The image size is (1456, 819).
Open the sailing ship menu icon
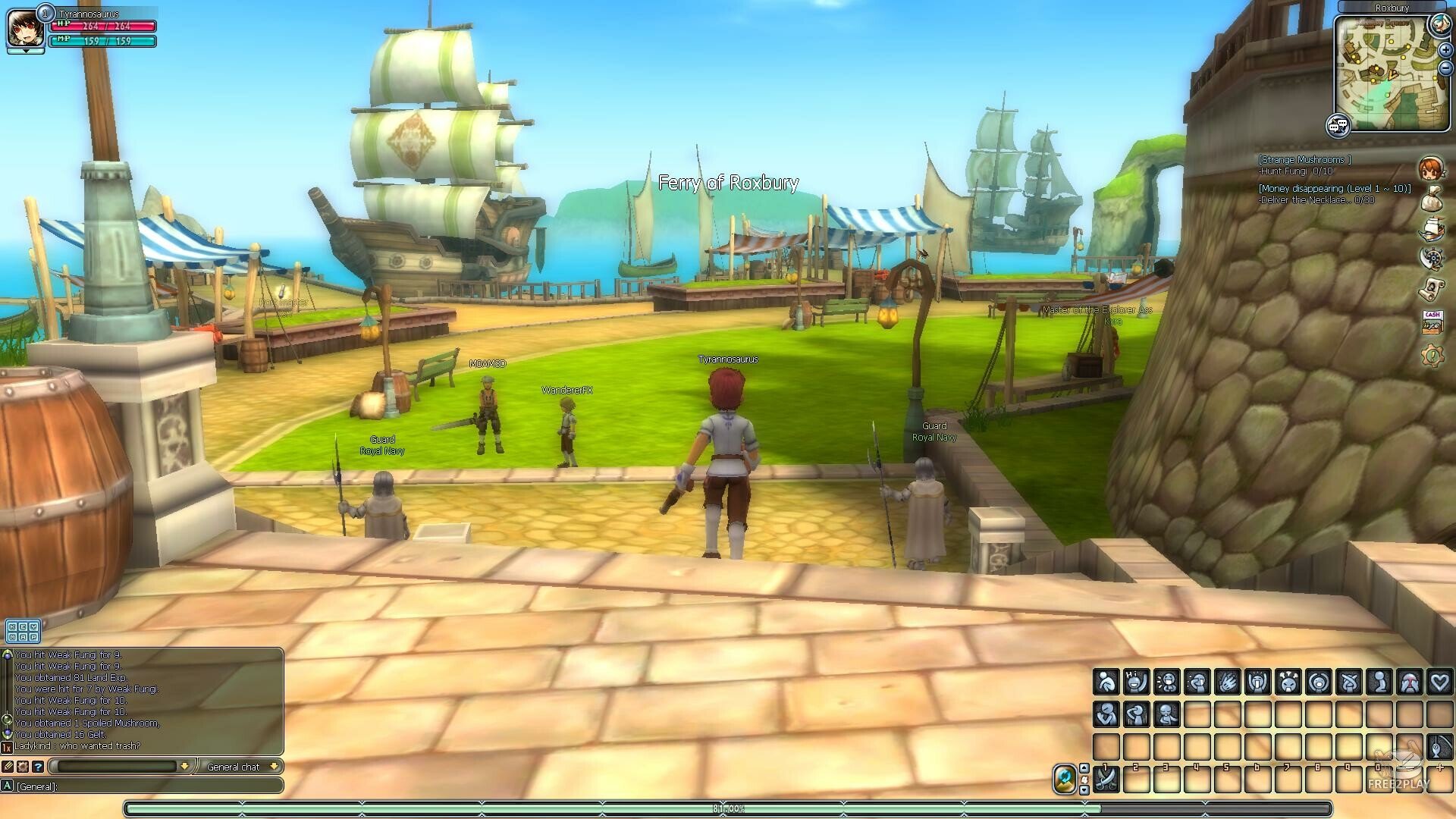pos(1431,229)
